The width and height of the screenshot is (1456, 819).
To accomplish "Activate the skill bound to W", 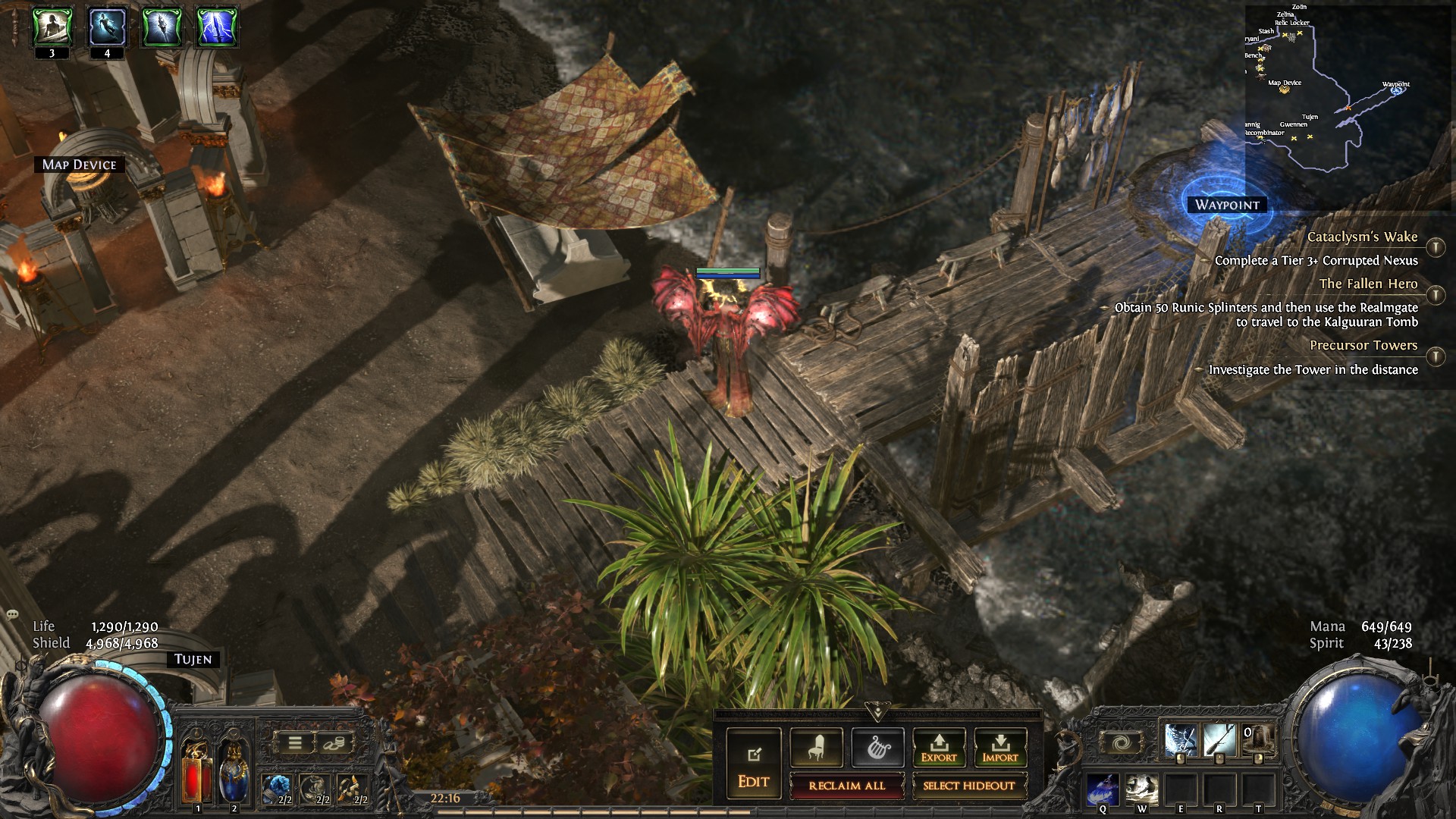I will point(1141,789).
